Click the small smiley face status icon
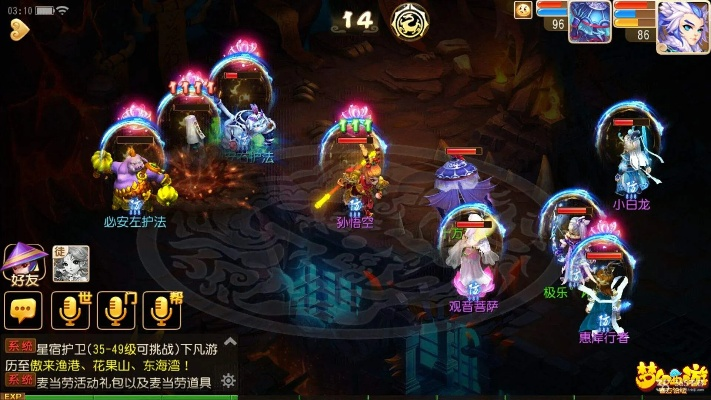 (523, 10)
